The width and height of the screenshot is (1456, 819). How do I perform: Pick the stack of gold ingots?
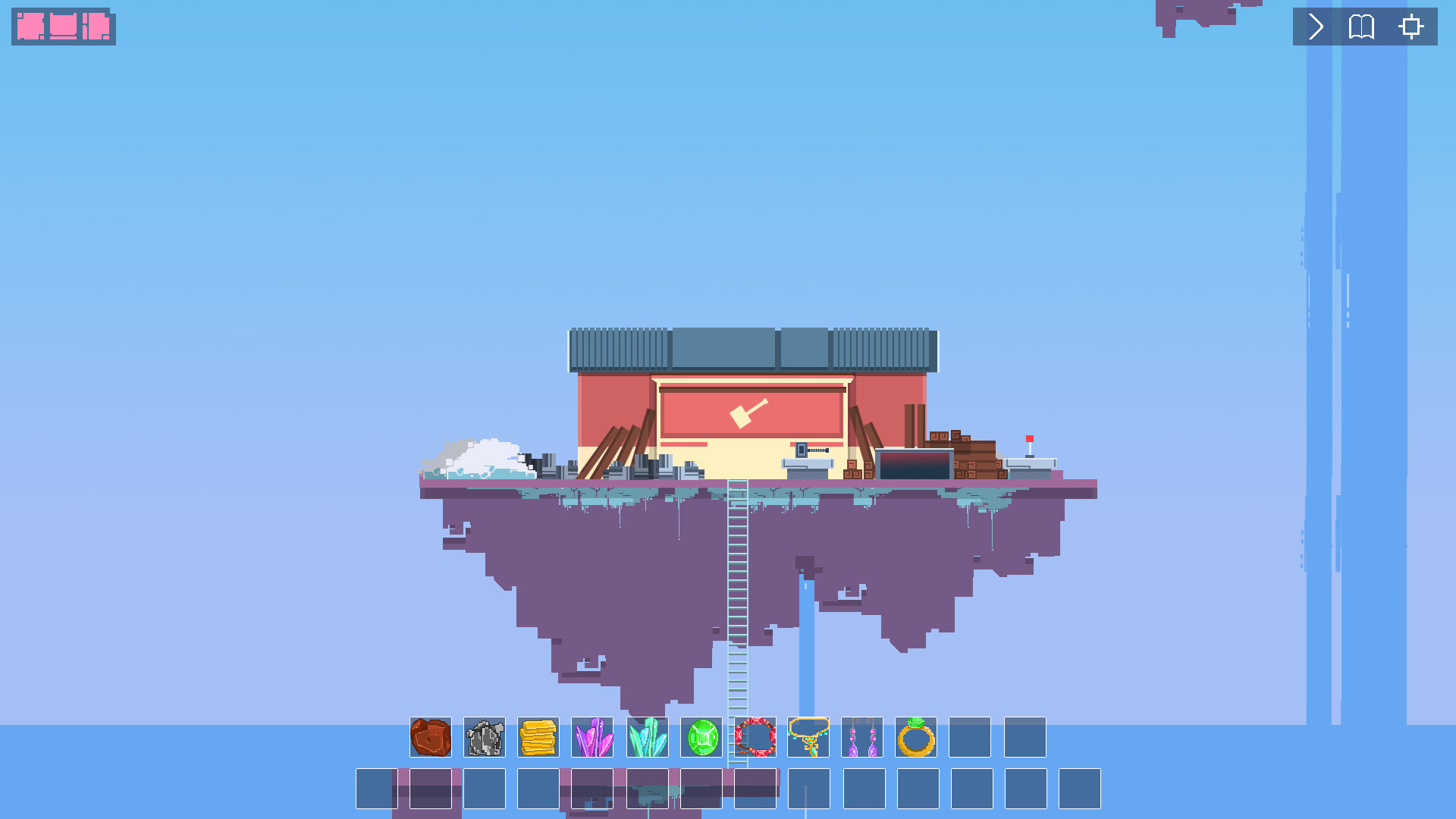pyautogui.click(x=538, y=738)
